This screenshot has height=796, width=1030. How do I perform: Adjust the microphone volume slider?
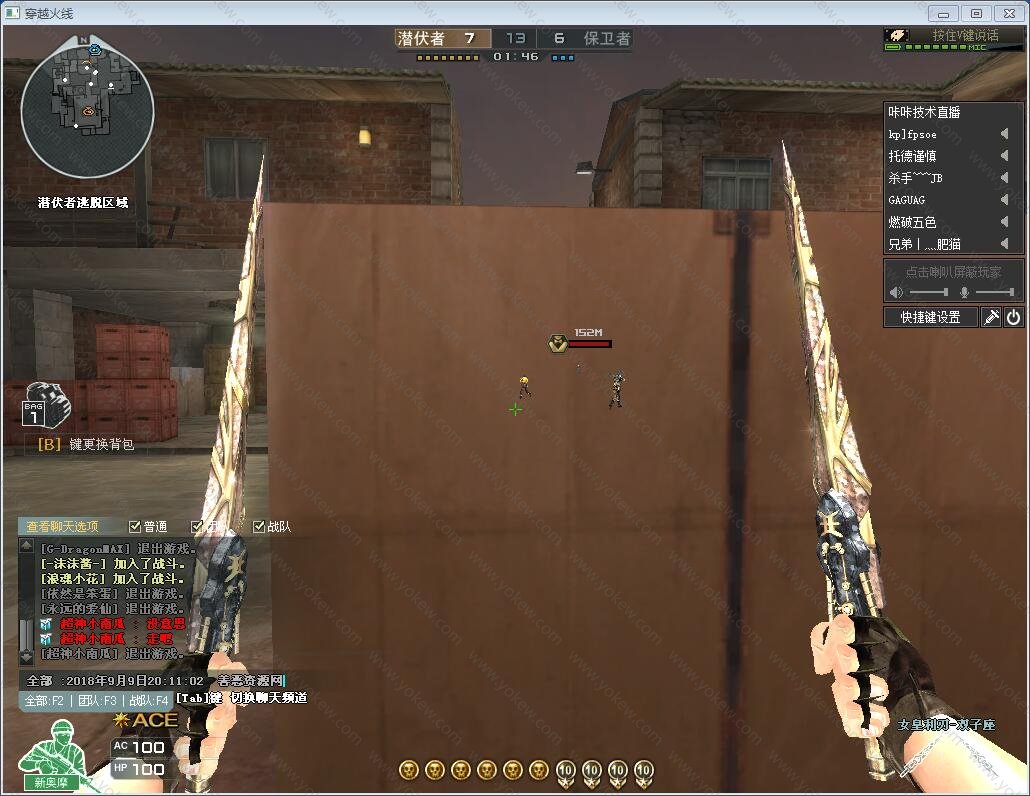995,292
